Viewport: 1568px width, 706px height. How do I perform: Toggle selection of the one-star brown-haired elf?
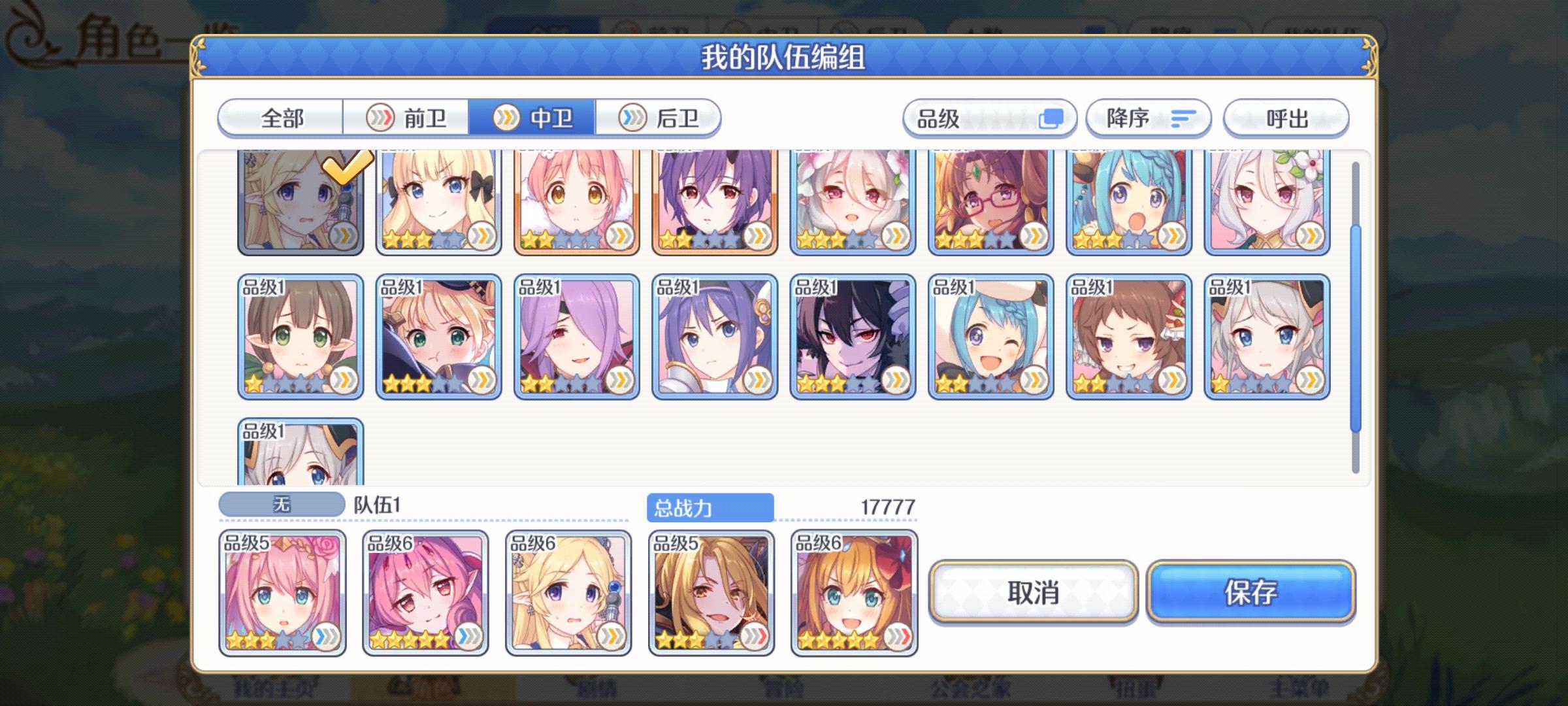[300, 335]
